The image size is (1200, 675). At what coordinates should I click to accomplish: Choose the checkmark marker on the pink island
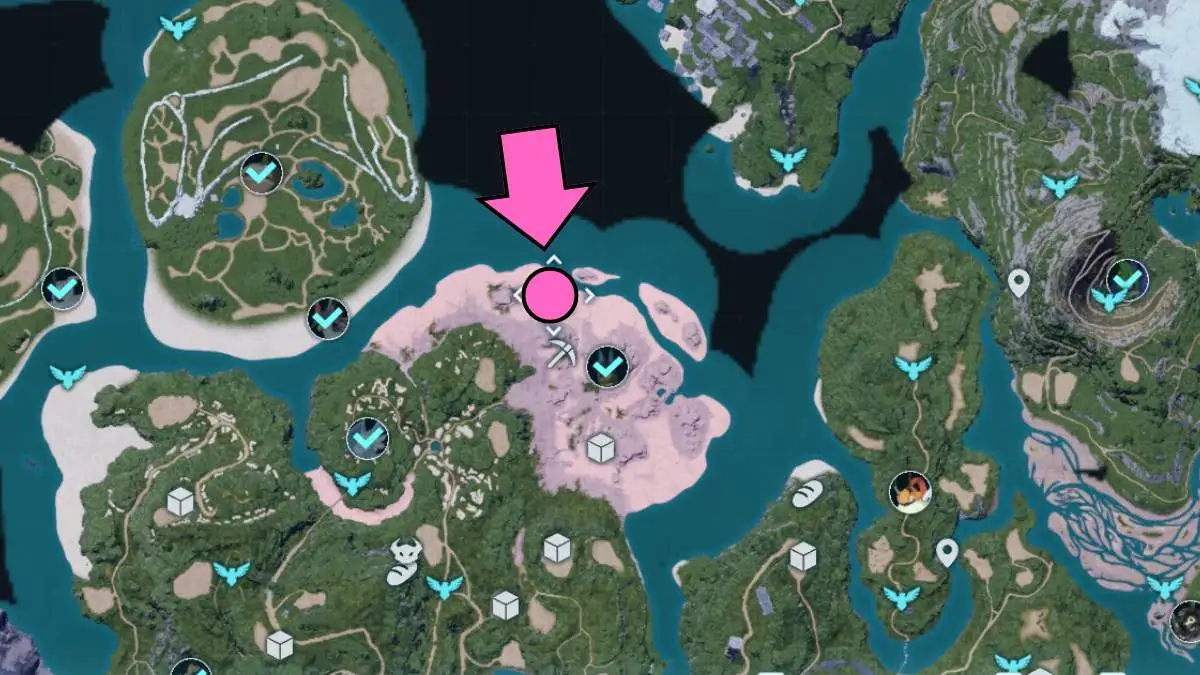[606, 368]
